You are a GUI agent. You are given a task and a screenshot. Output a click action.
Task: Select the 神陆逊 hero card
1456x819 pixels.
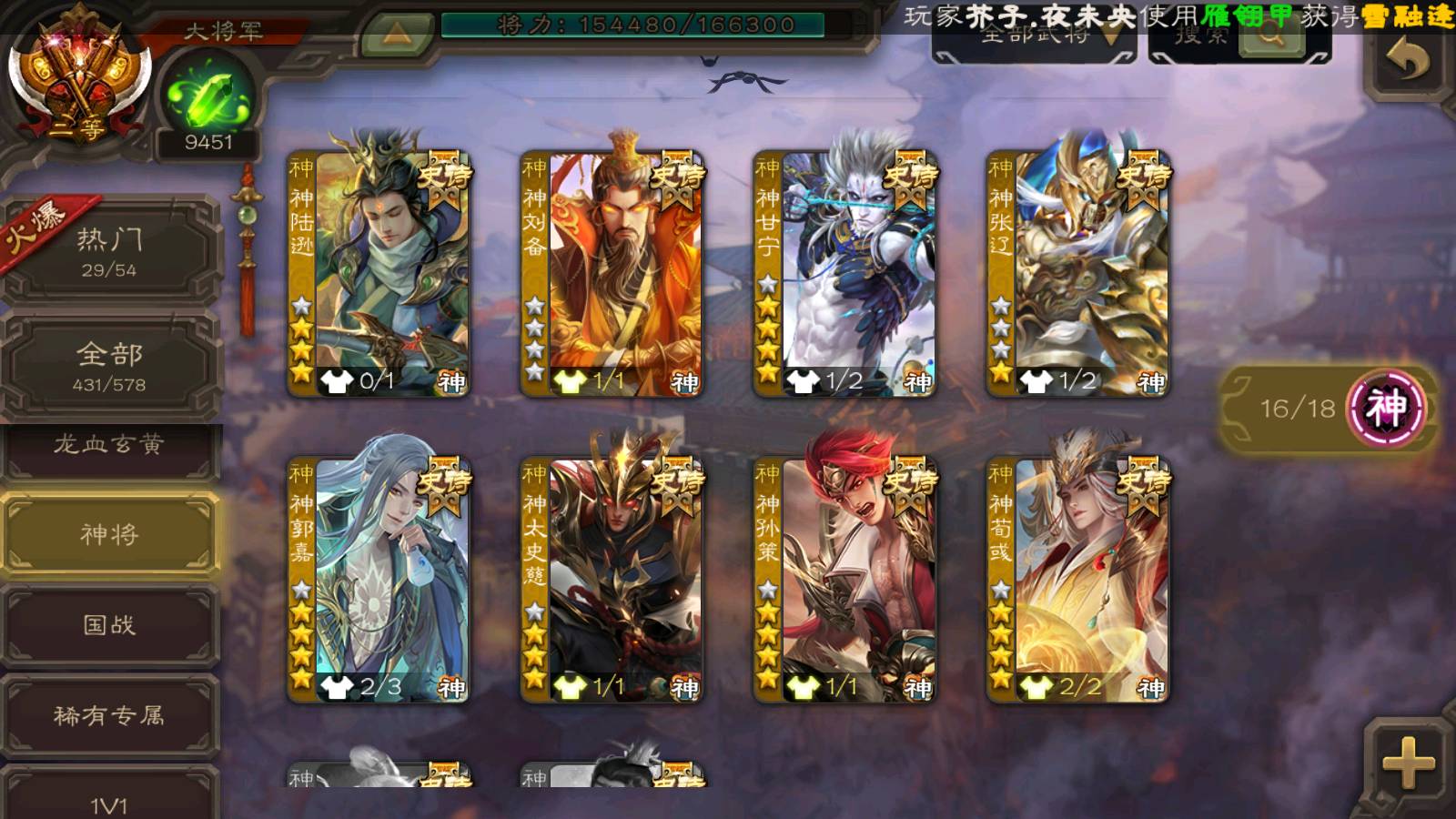pyautogui.click(x=379, y=273)
